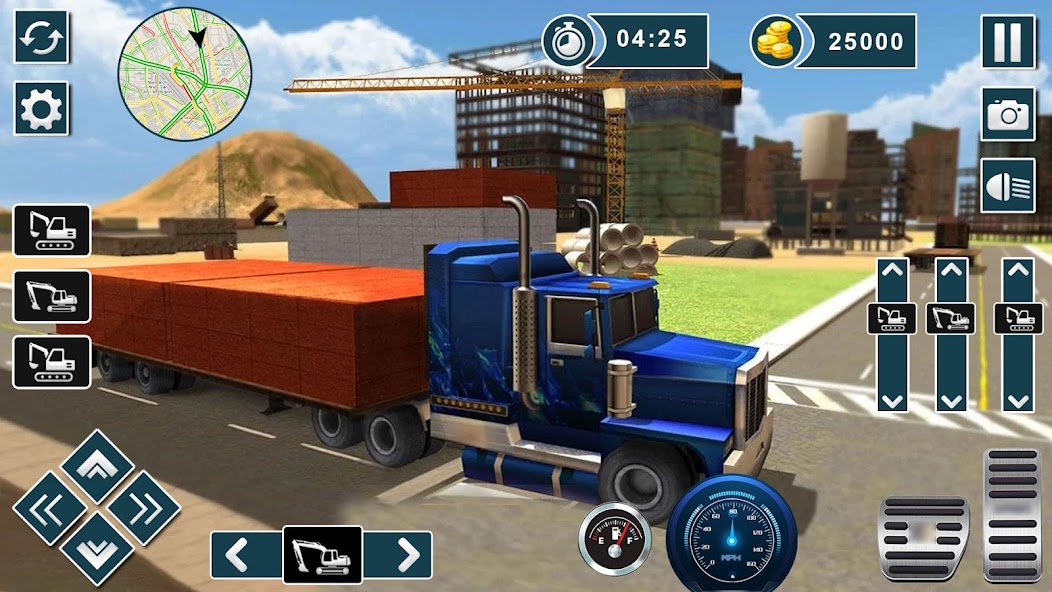This screenshot has height=592, width=1052.
Task: Step on the wide brake pedal
Action: (923, 538)
